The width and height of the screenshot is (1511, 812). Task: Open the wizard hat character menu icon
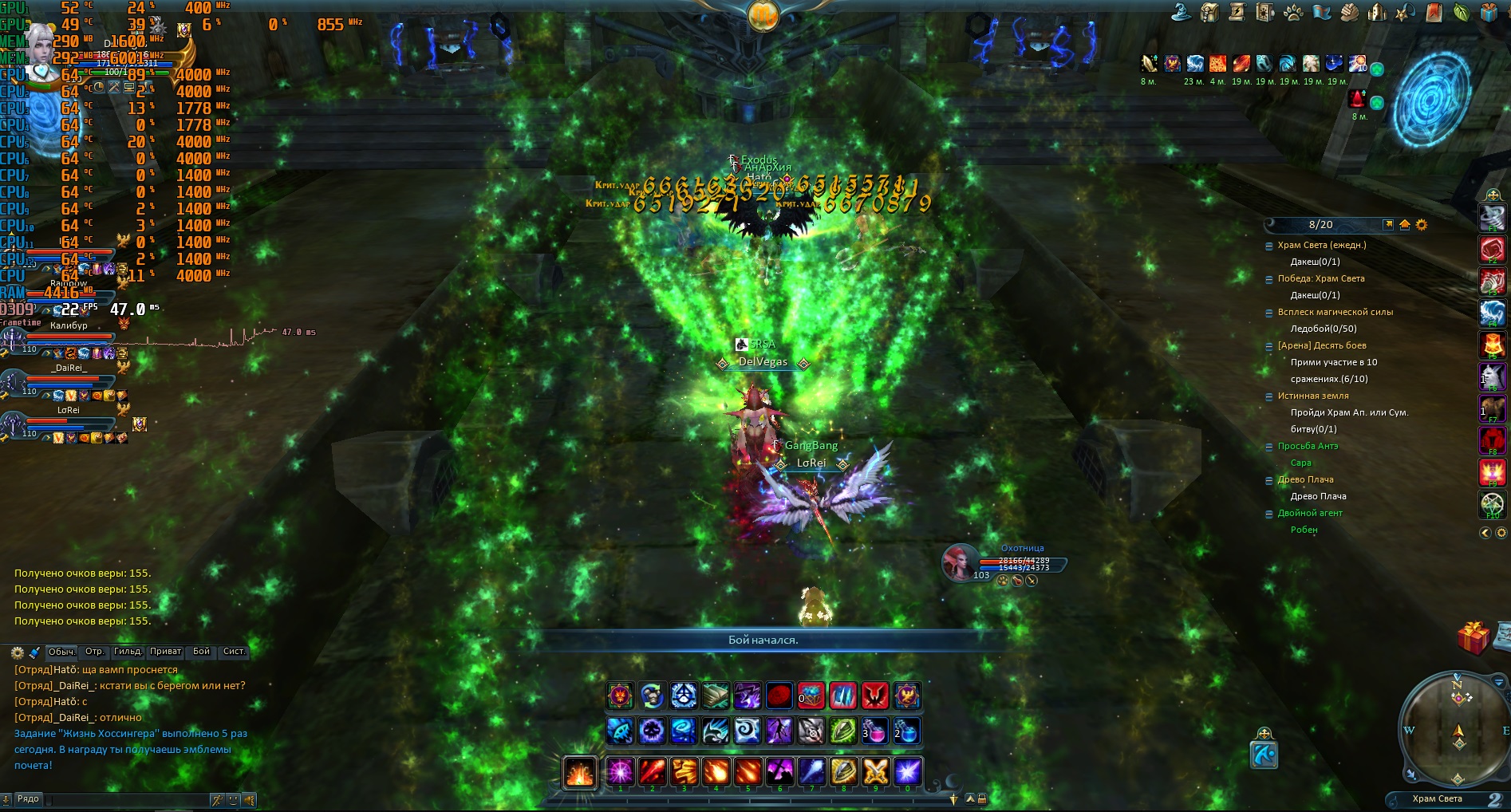click(x=1182, y=12)
